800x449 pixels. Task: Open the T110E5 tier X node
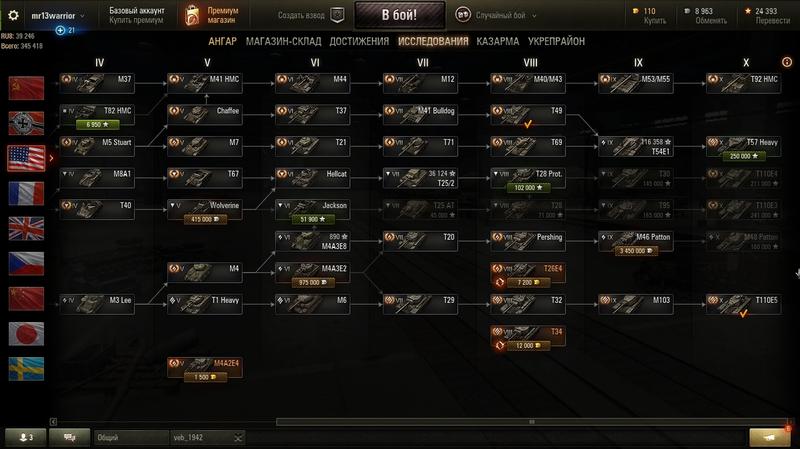pyautogui.click(x=743, y=300)
